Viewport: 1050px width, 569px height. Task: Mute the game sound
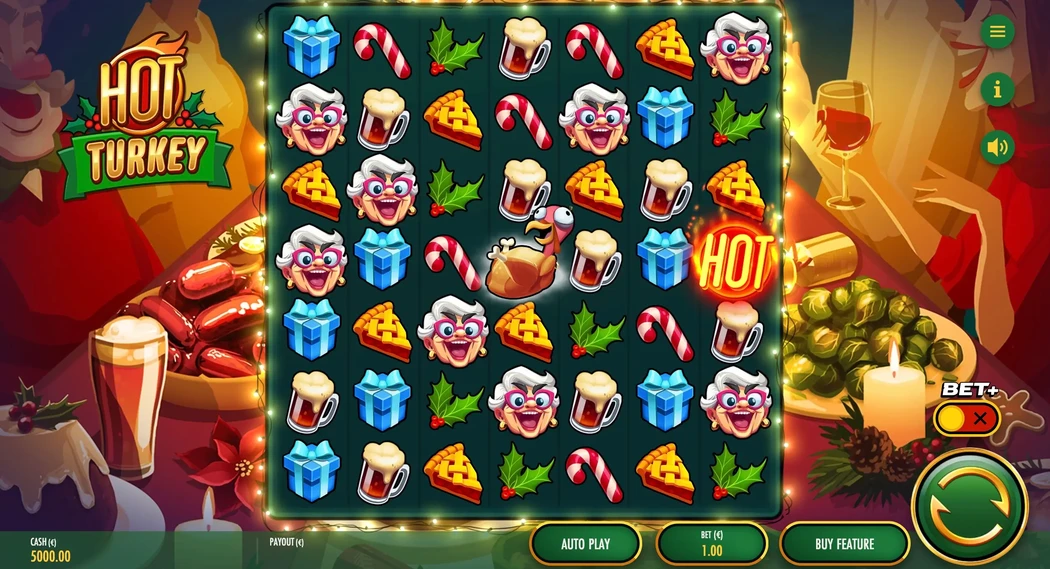click(997, 148)
